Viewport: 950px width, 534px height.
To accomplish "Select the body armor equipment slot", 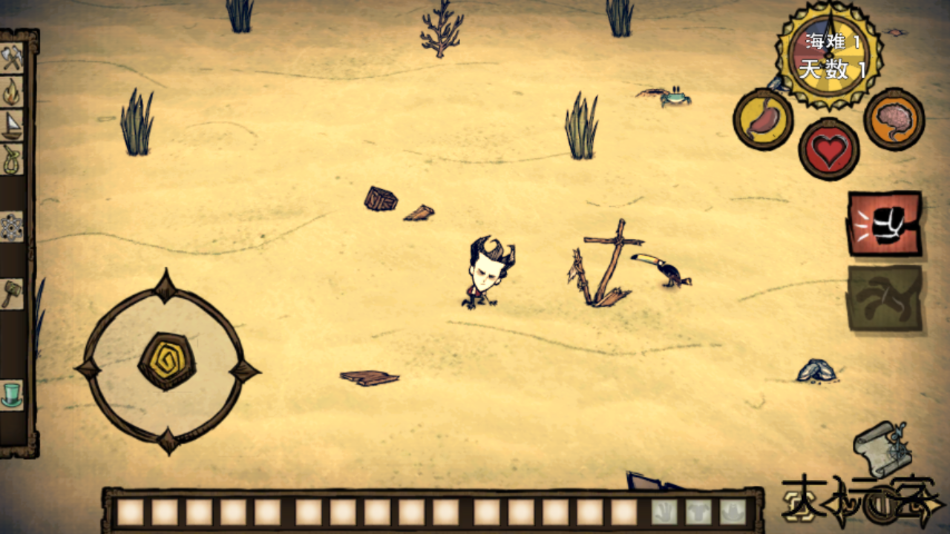I will click(x=699, y=512).
